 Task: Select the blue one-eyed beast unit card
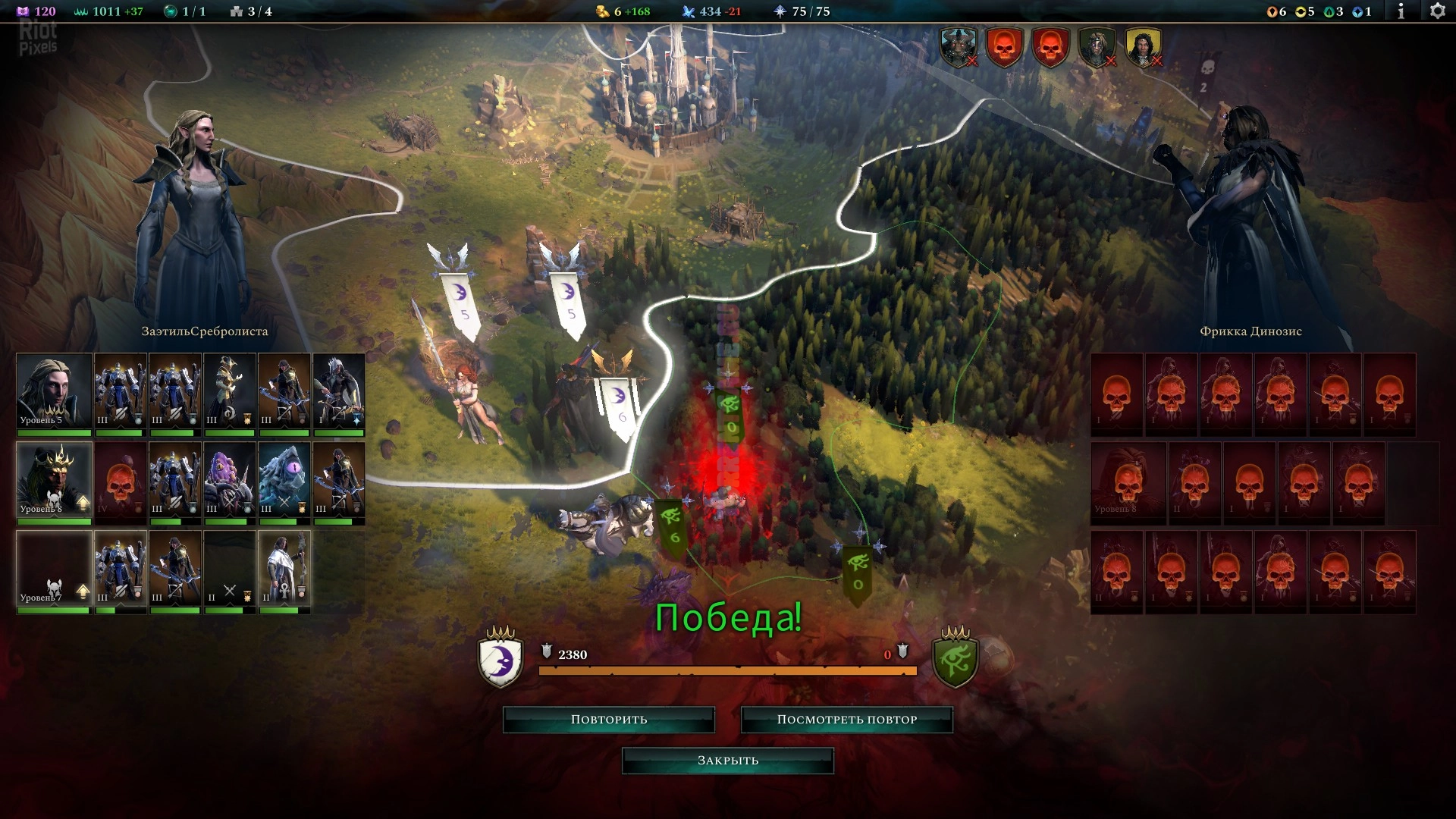coord(284,480)
